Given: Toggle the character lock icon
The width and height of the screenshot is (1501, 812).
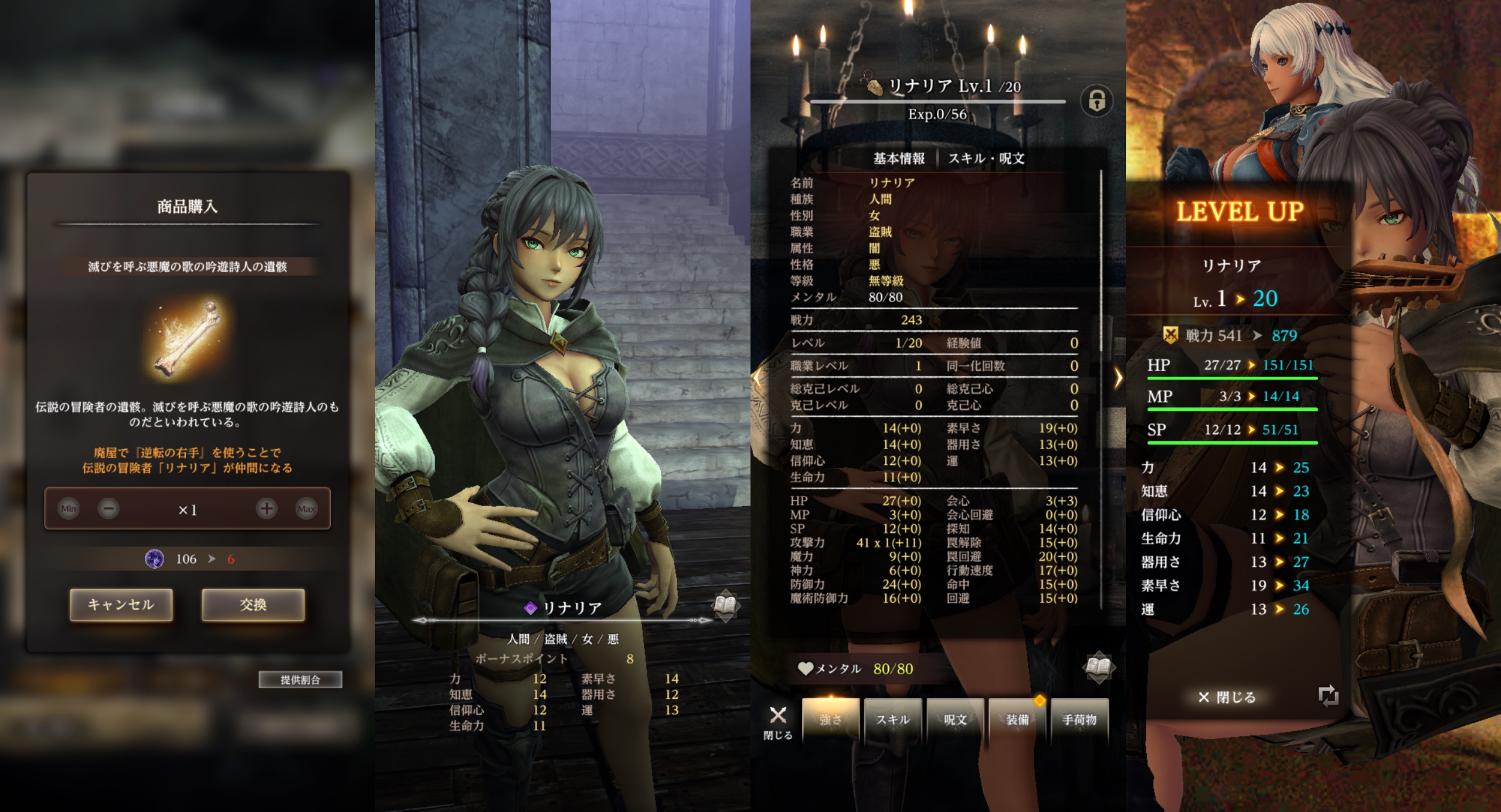Looking at the screenshot, I should click(x=1097, y=101).
